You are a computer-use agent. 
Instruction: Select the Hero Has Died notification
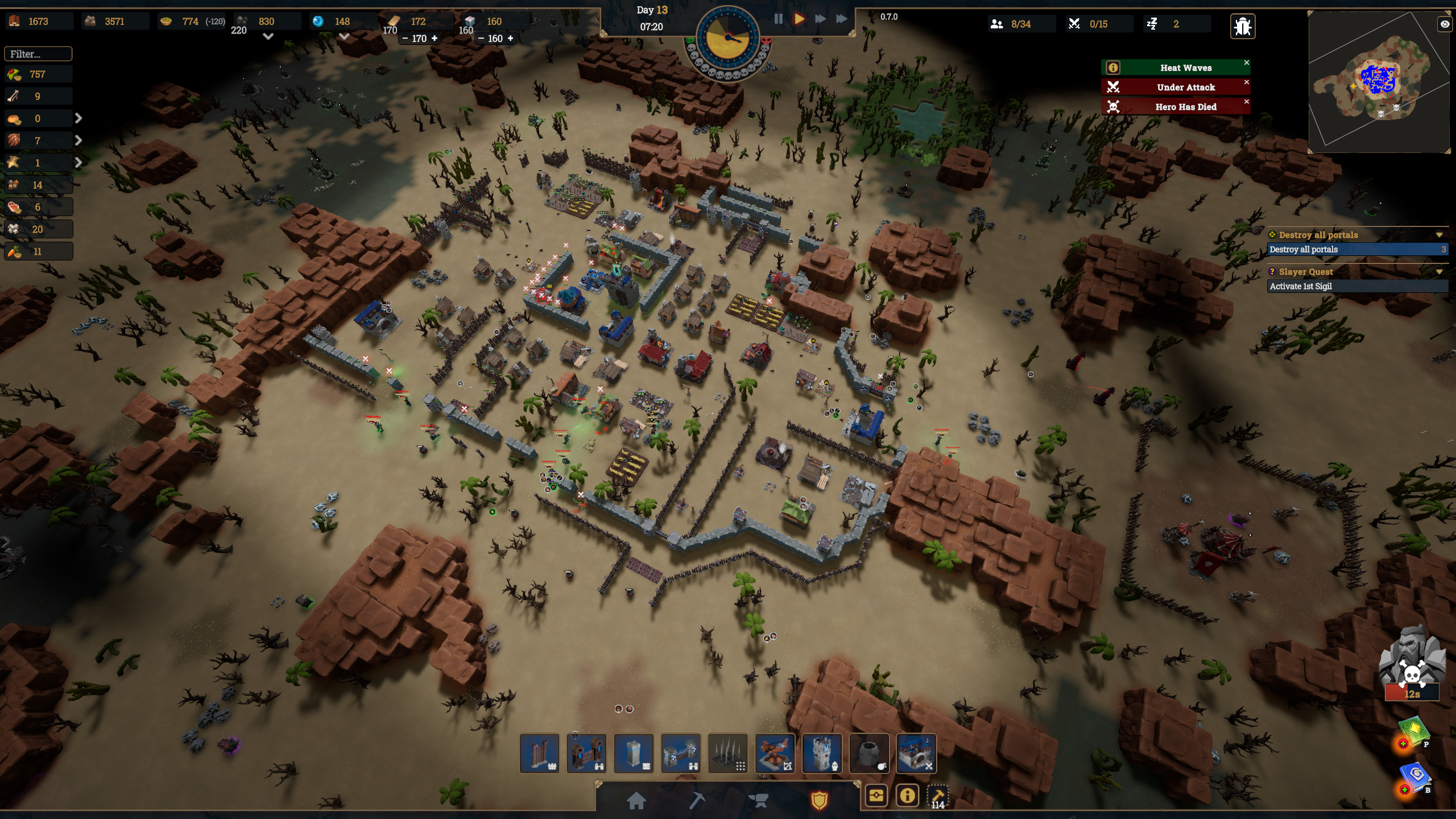pyautogui.click(x=1185, y=107)
